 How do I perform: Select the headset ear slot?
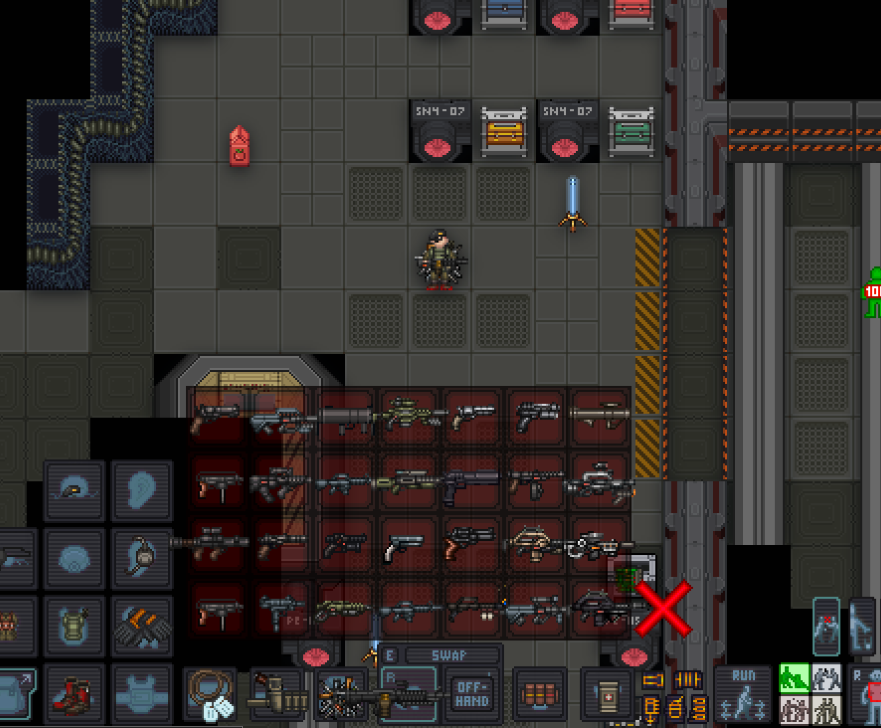(141, 556)
